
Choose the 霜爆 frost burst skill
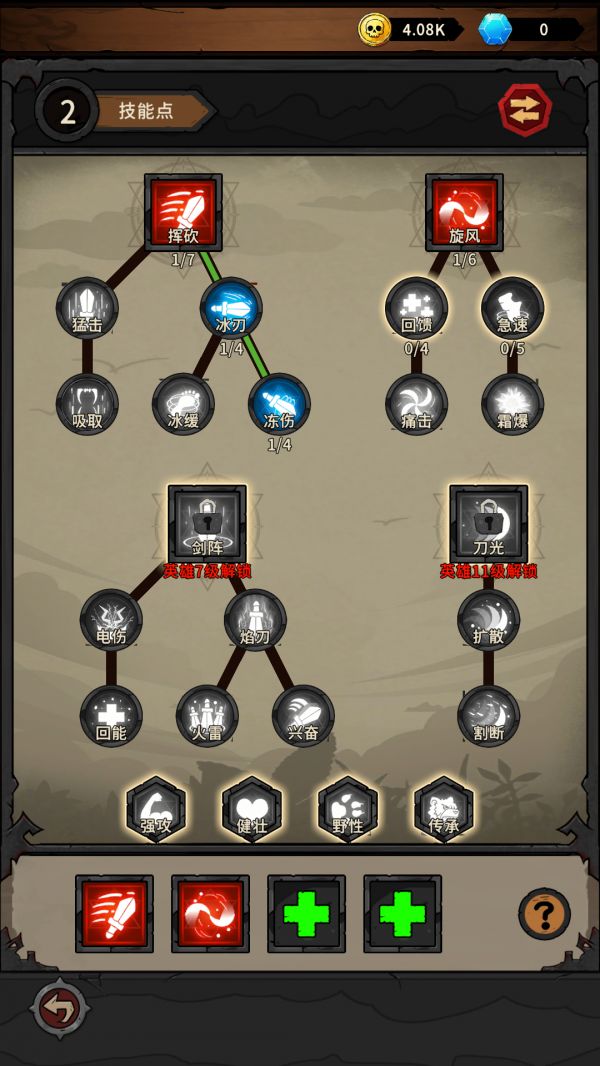click(512, 403)
